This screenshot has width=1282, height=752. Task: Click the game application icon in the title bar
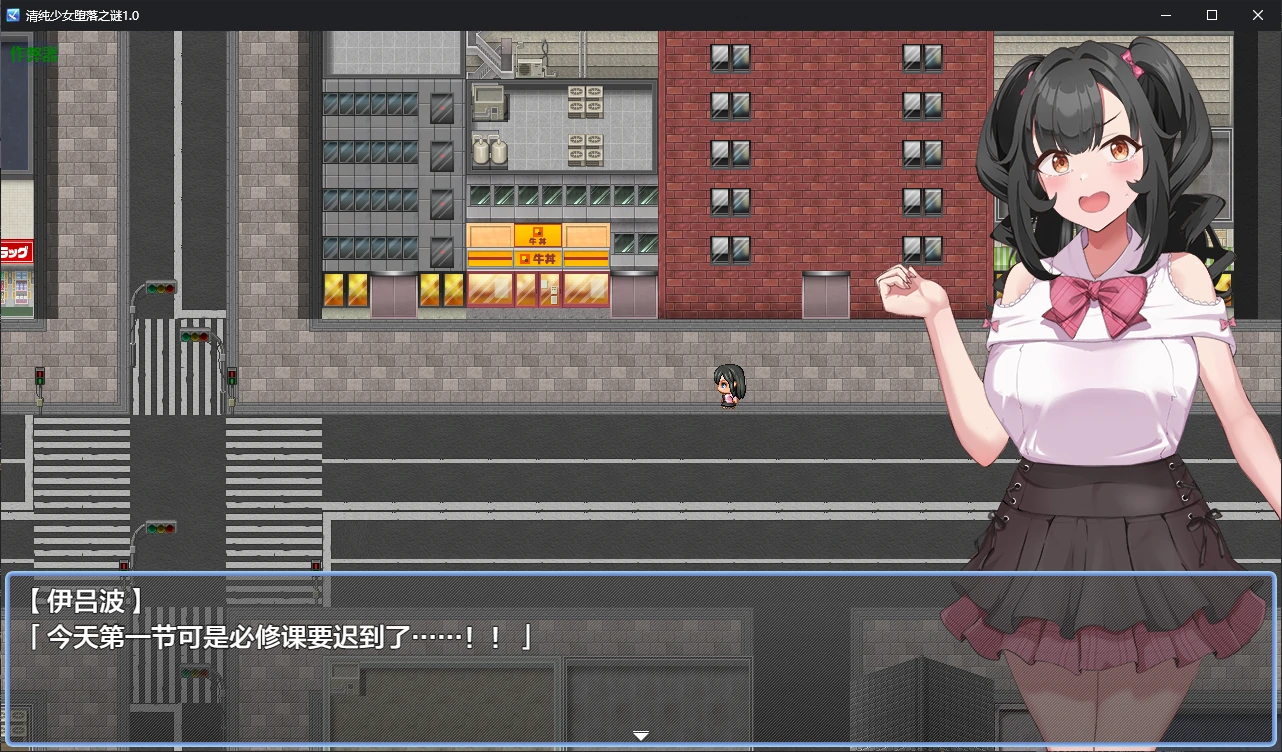[x=13, y=15]
